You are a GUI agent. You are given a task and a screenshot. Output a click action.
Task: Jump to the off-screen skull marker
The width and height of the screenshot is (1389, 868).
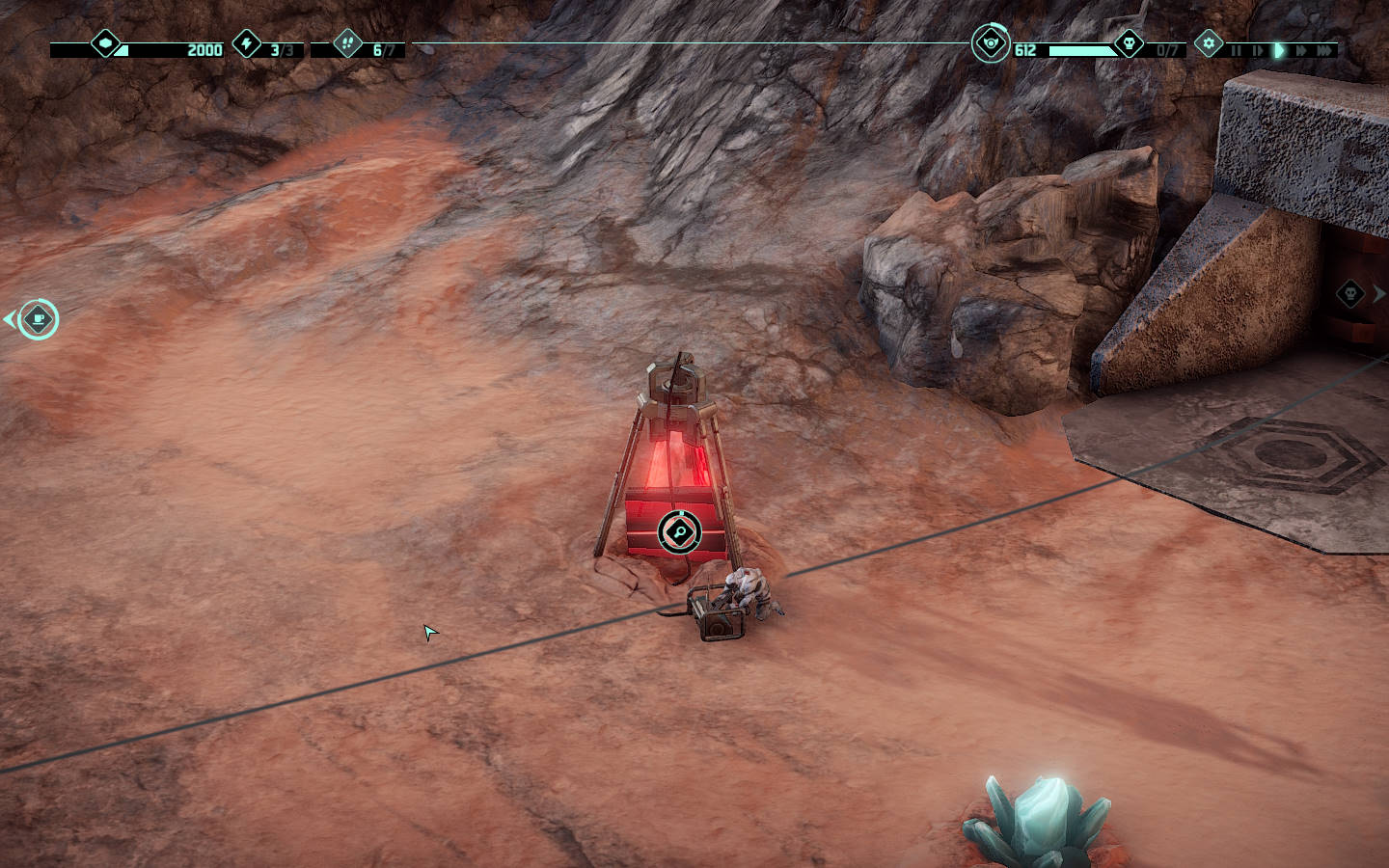(1351, 293)
